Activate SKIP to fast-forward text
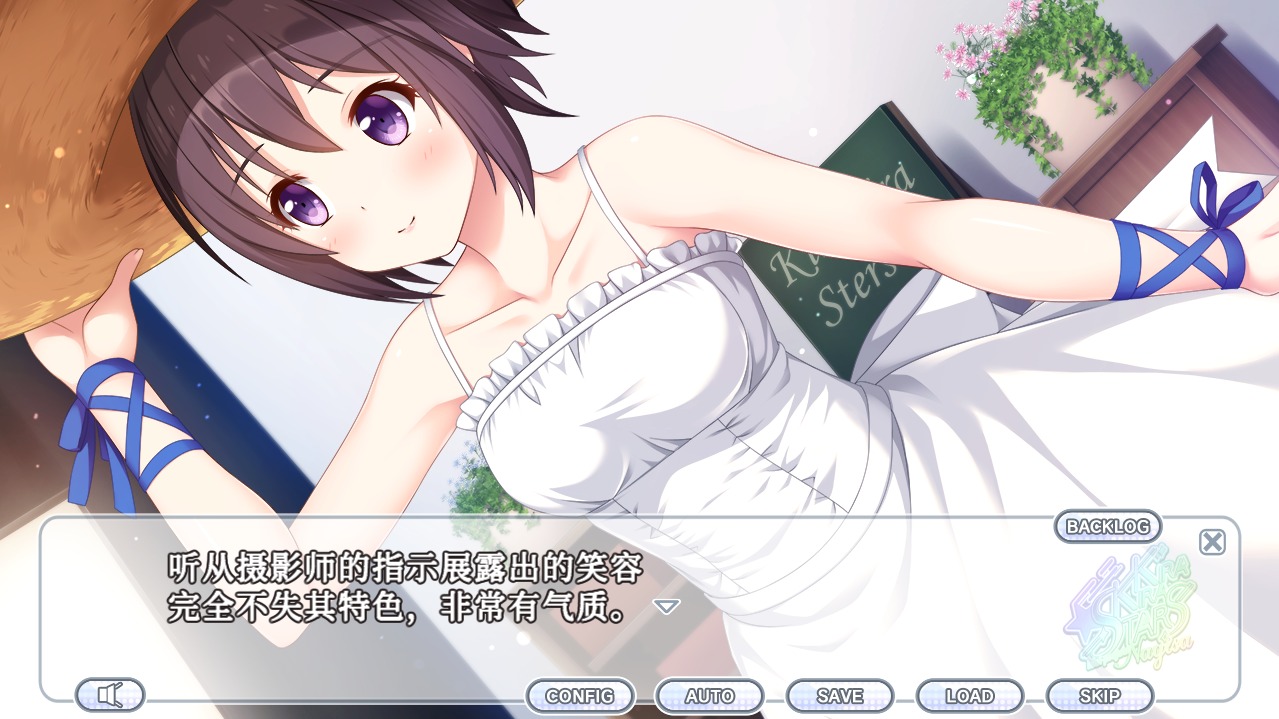The height and width of the screenshot is (719, 1279). pos(1100,696)
